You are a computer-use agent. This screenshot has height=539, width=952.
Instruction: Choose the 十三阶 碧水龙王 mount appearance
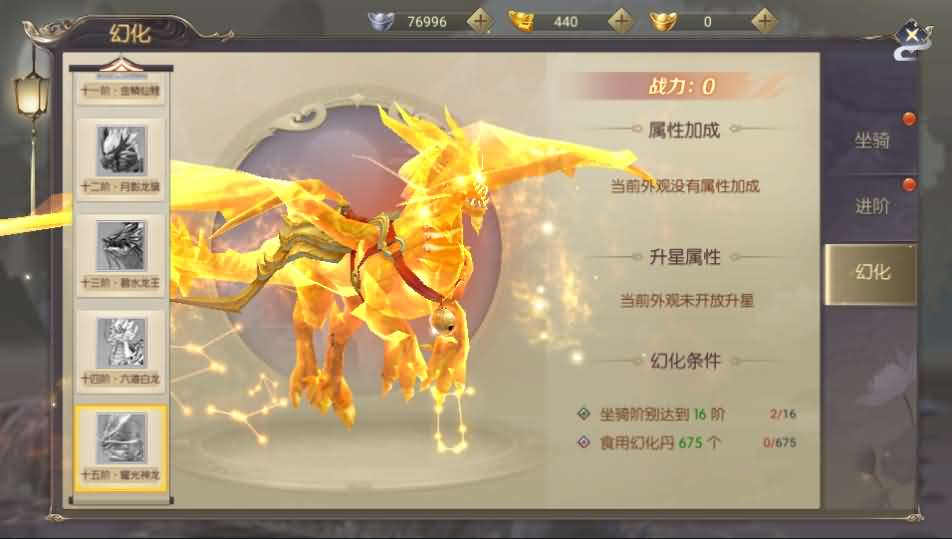point(120,254)
